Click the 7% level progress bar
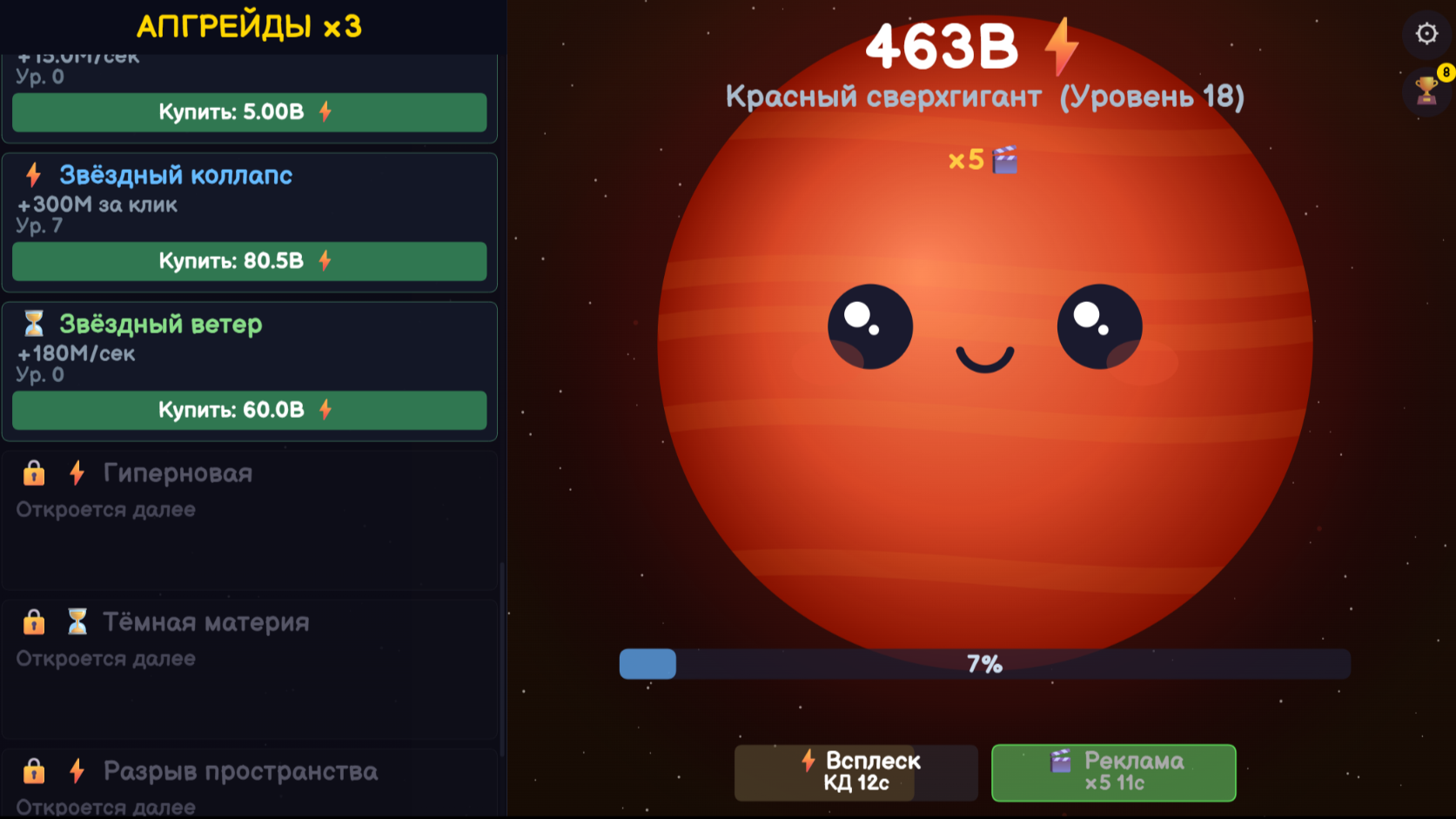Image resolution: width=1456 pixels, height=819 pixels. click(x=983, y=664)
